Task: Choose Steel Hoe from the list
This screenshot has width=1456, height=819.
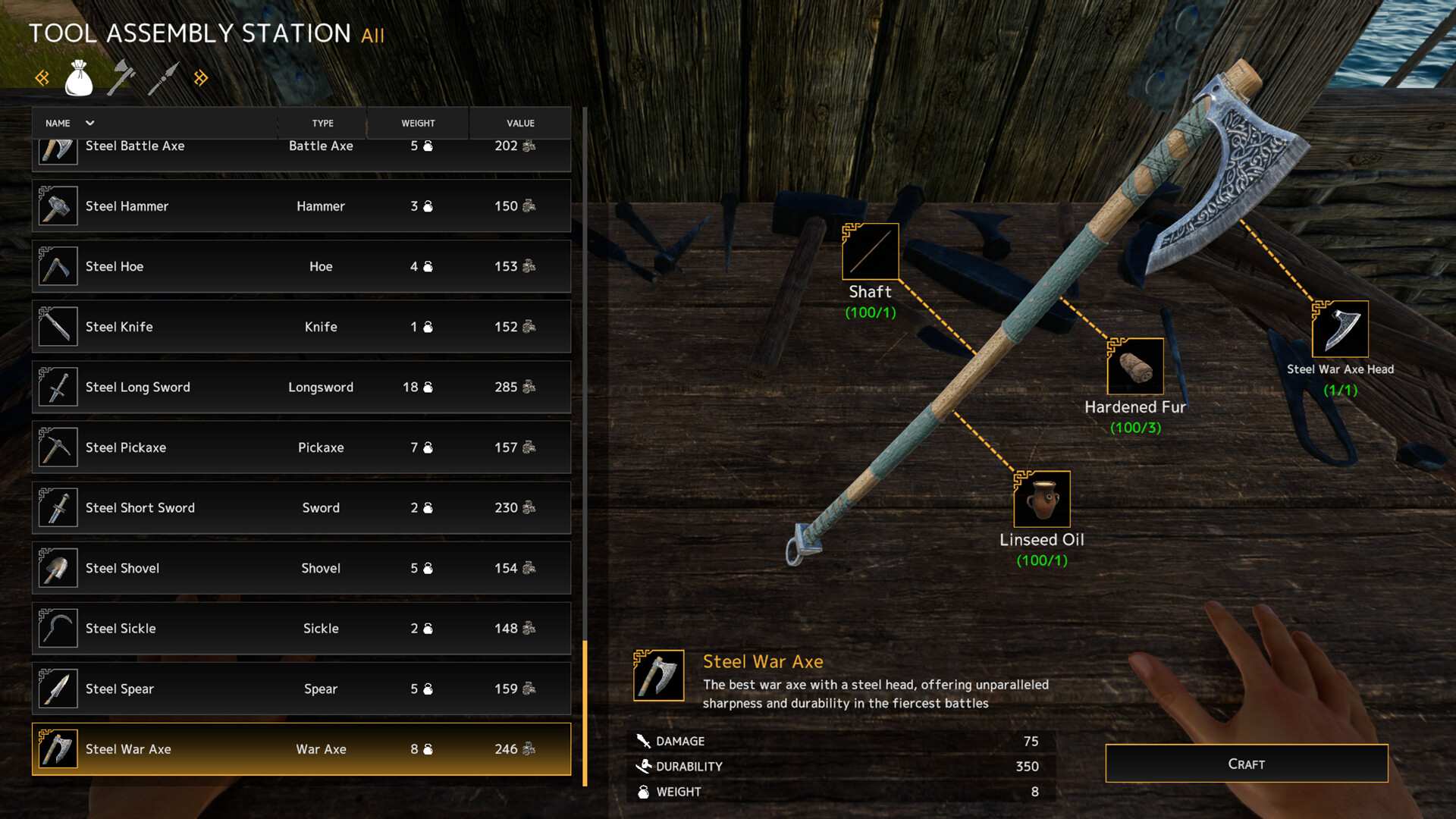Action: coord(301,266)
